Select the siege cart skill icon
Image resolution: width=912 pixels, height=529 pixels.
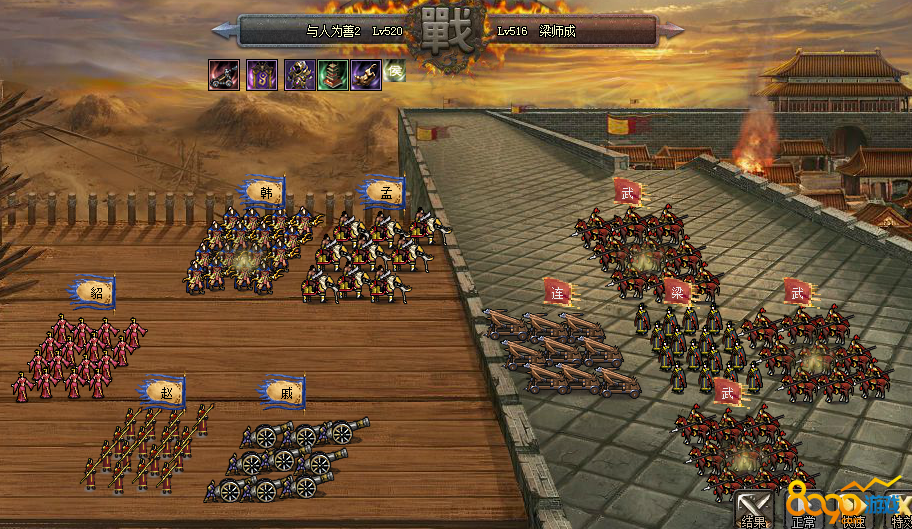[223, 74]
